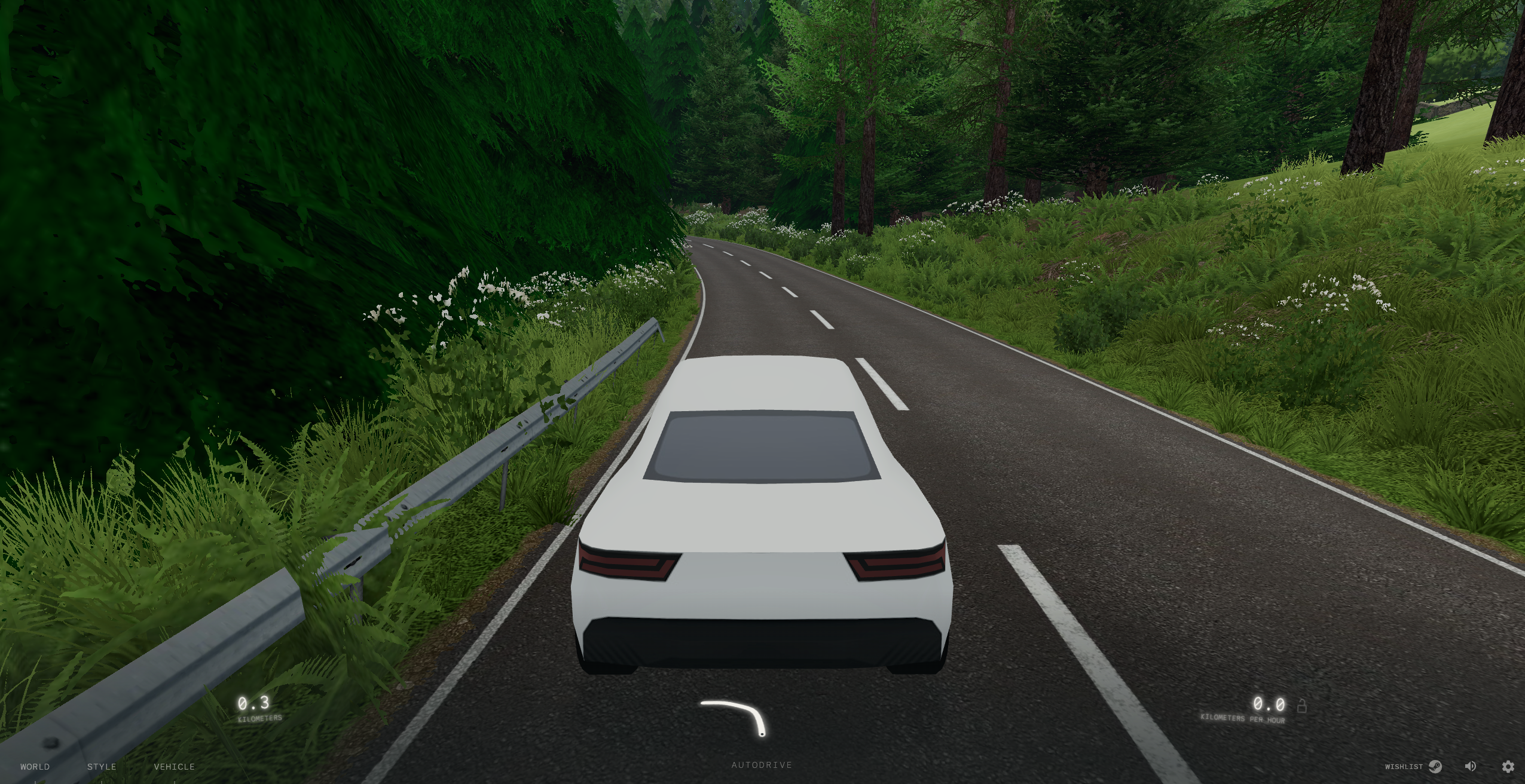Screen dimensions: 1525x784
Task: Enable AUTODRIVE mode
Action: pos(762,765)
